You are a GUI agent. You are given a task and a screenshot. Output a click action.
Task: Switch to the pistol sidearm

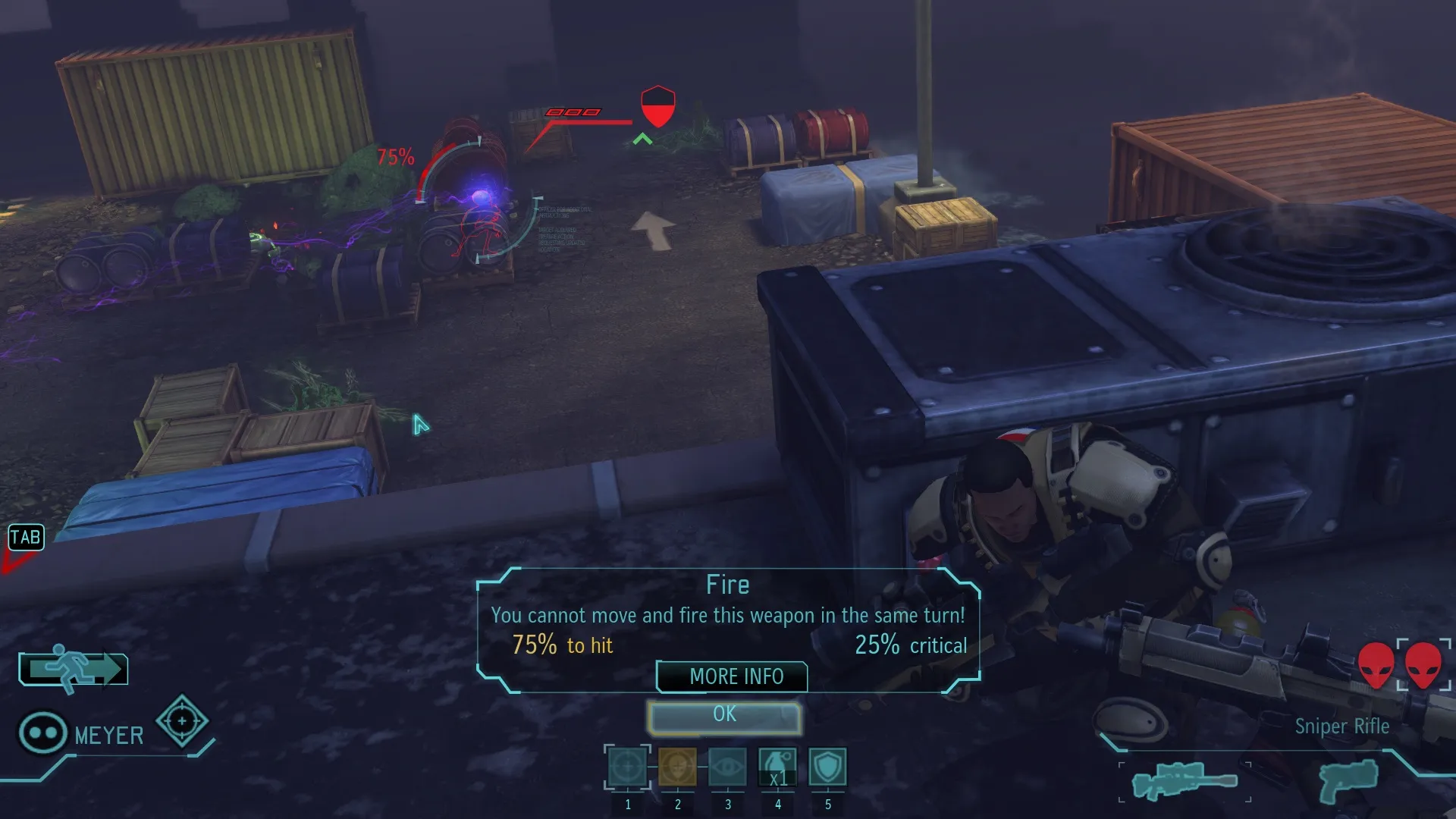(1348, 781)
